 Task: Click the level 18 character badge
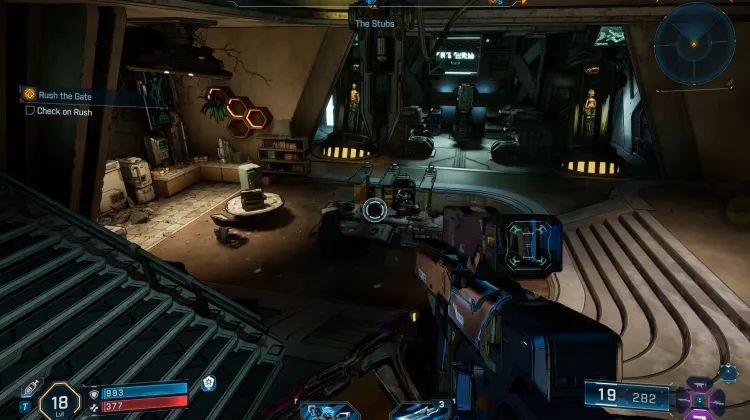pos(59,401)
